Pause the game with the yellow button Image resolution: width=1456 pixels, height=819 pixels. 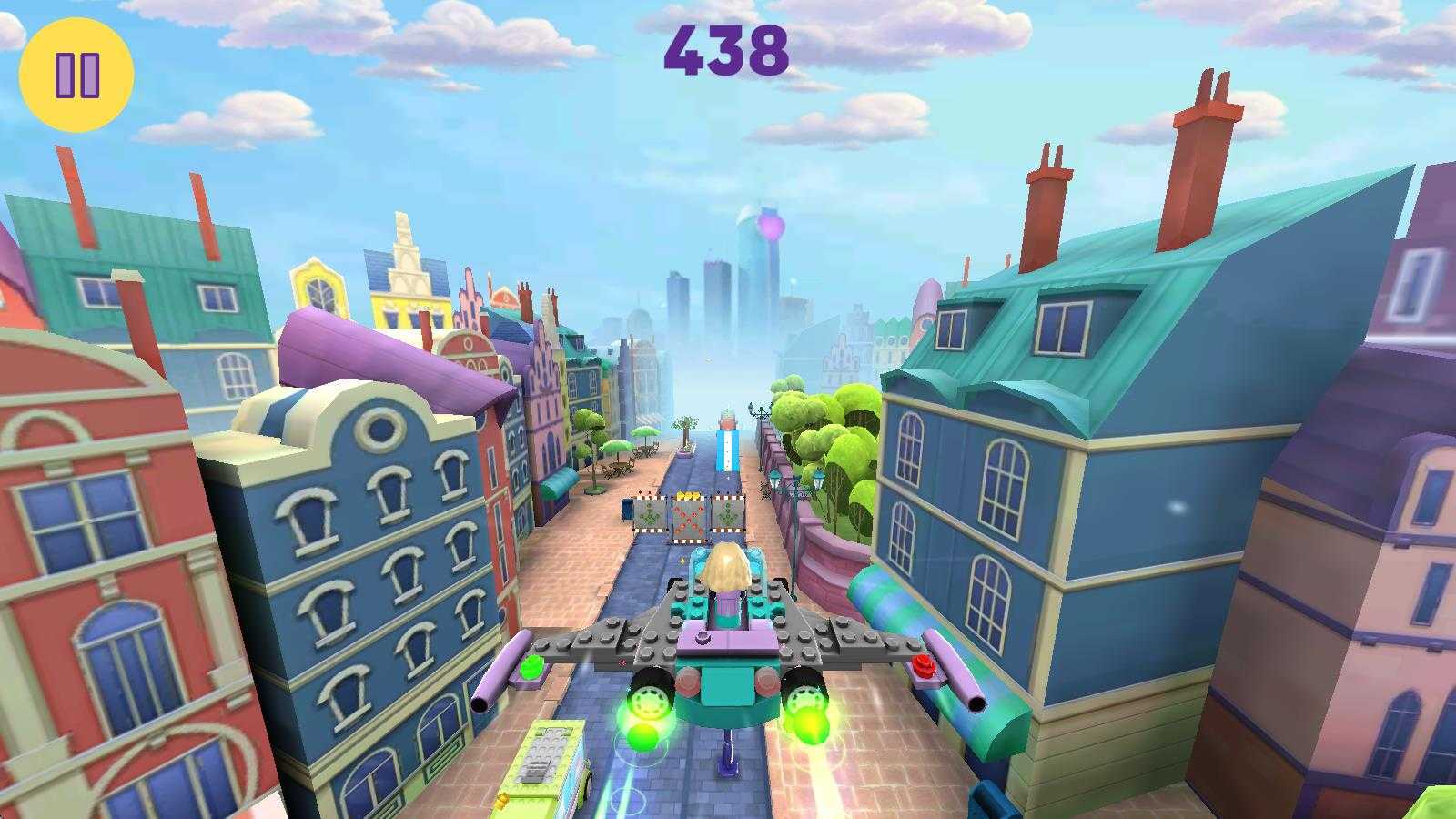pyautogui.click(x=76, y=75)
